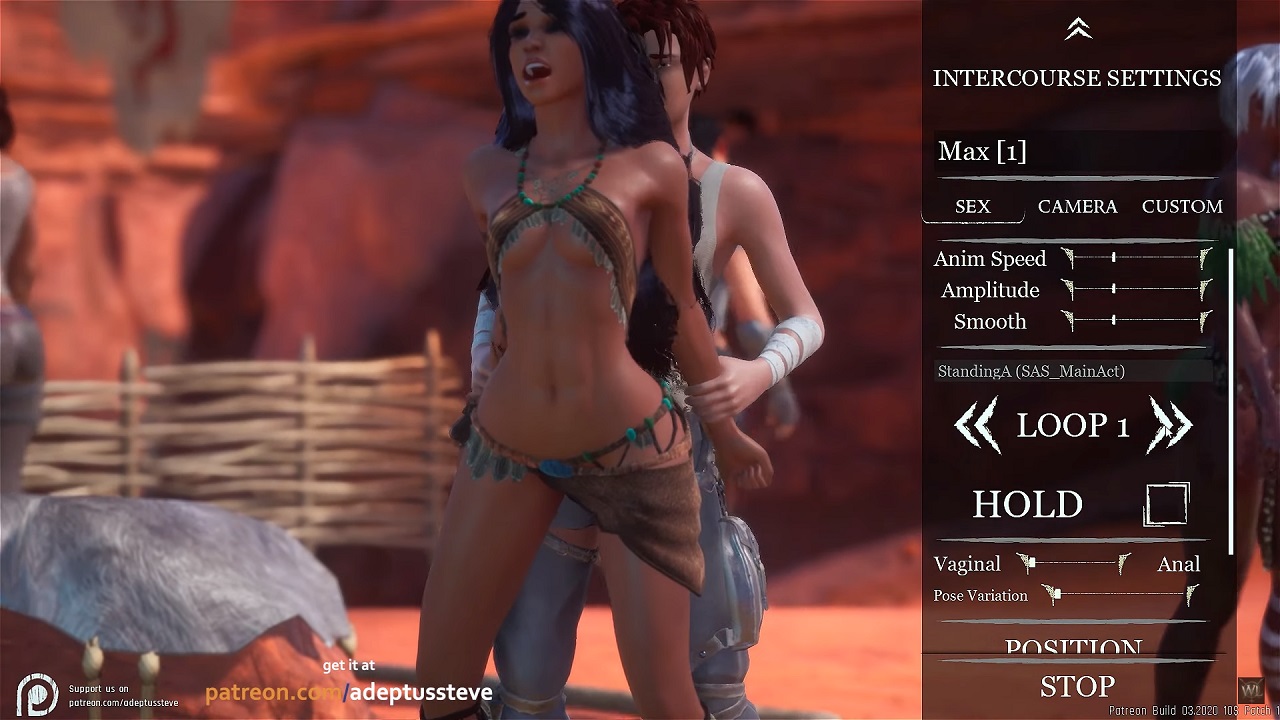1280x720 pixels.
Task: Click the STOP button
Action: pos(1077,687)
